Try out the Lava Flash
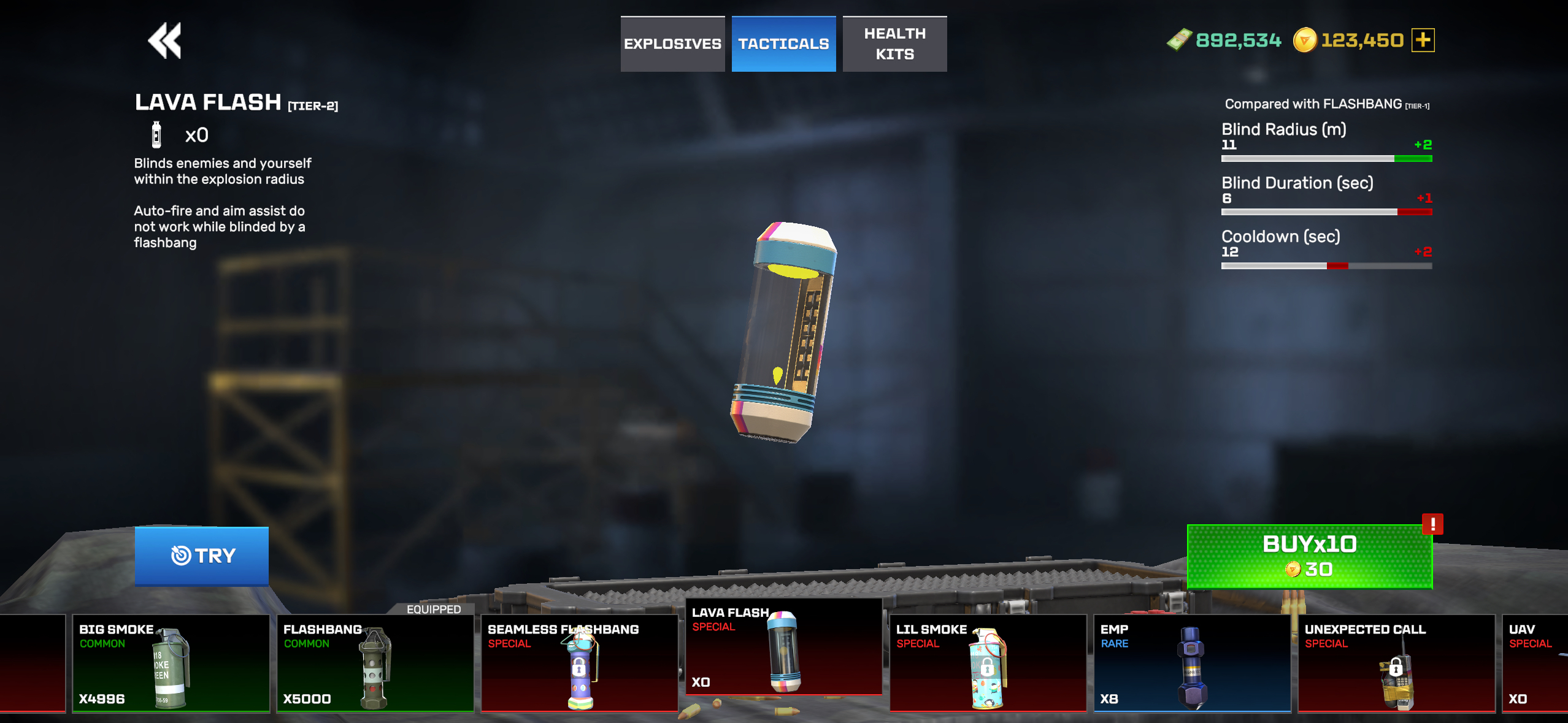The width and height of the screenshot is (1568, 723). click(x=202, y=556)
